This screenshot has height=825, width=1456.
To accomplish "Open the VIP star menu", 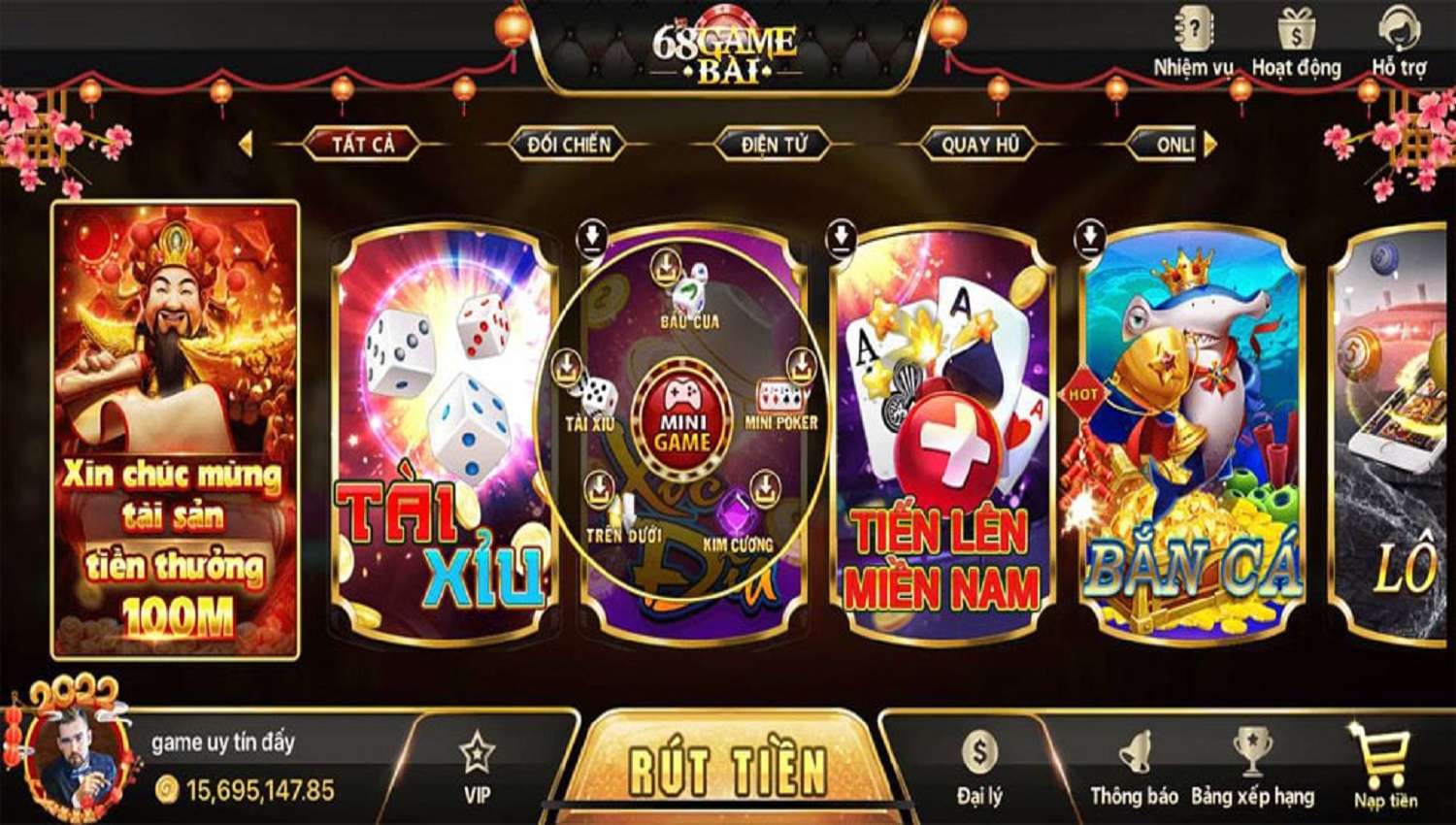I will 477,768.
